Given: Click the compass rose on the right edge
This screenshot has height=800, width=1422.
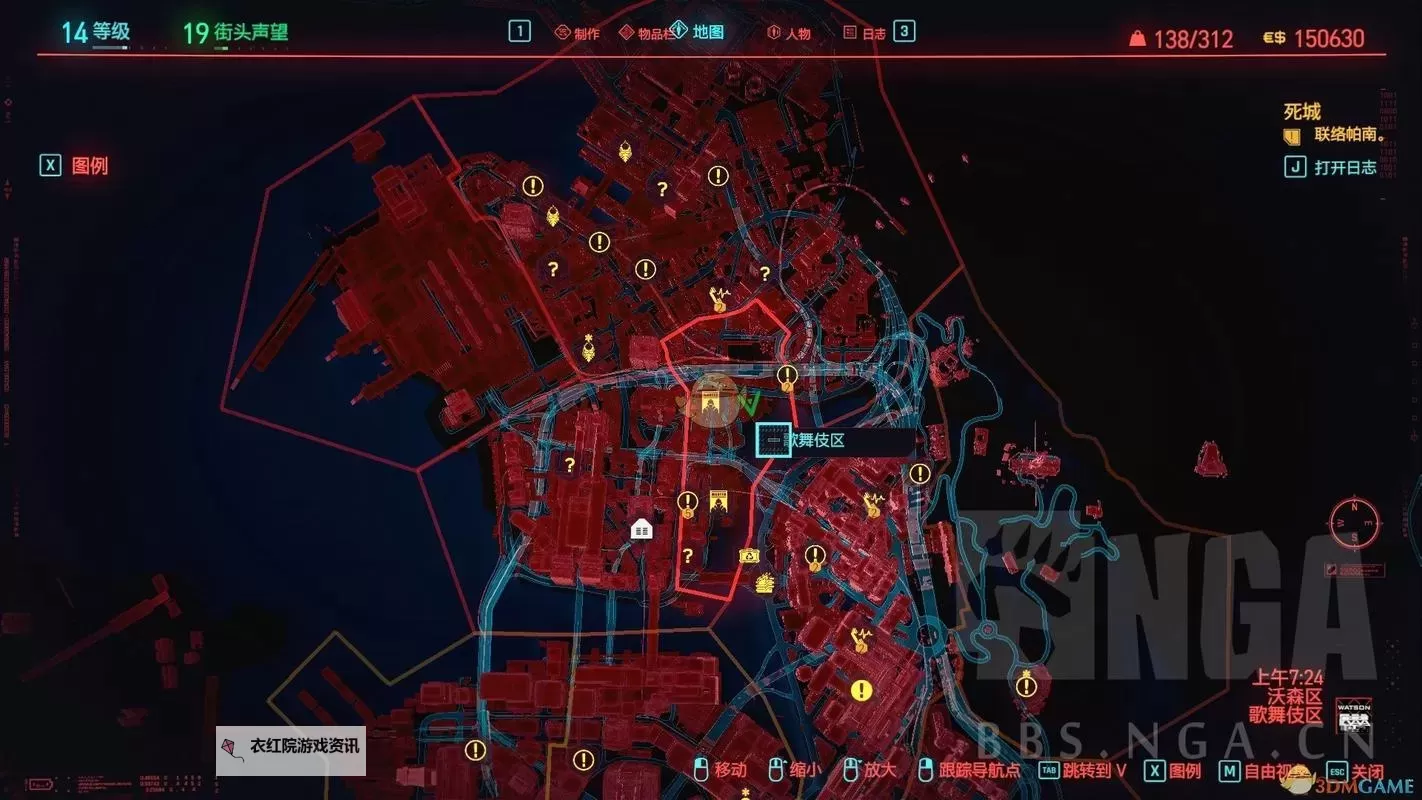Looking at the screenshot, I should tap(1354, 522).
